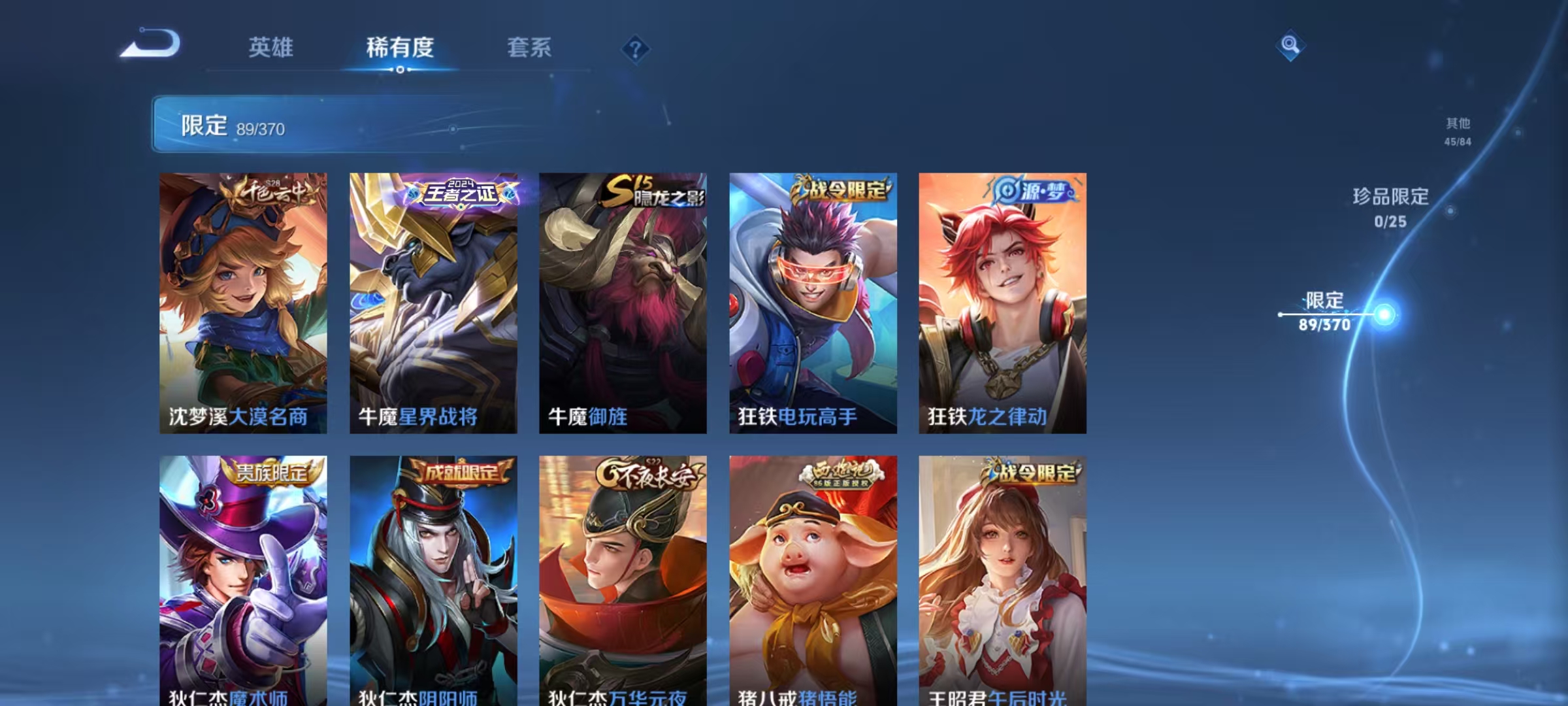Switch to the 英雄 tab
This screenshot has height=706, width=1568.
click(271, 48)
